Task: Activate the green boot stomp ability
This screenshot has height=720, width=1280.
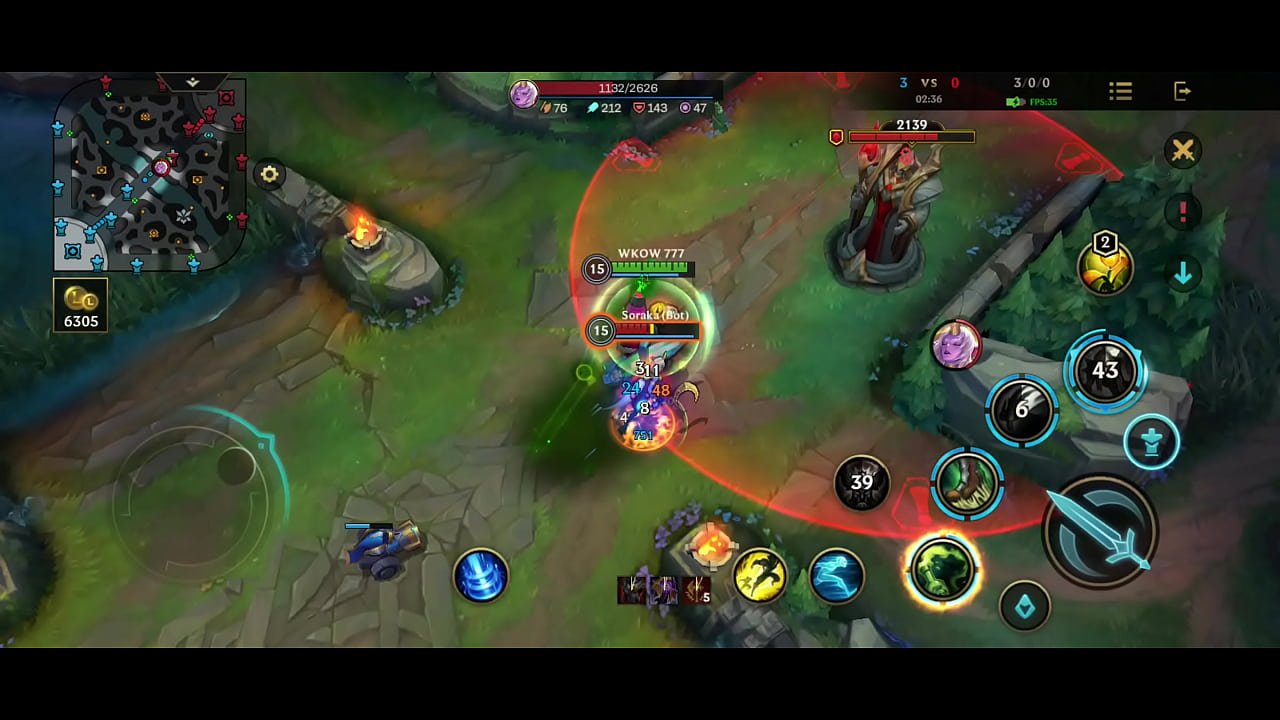Action: (967, 484)
